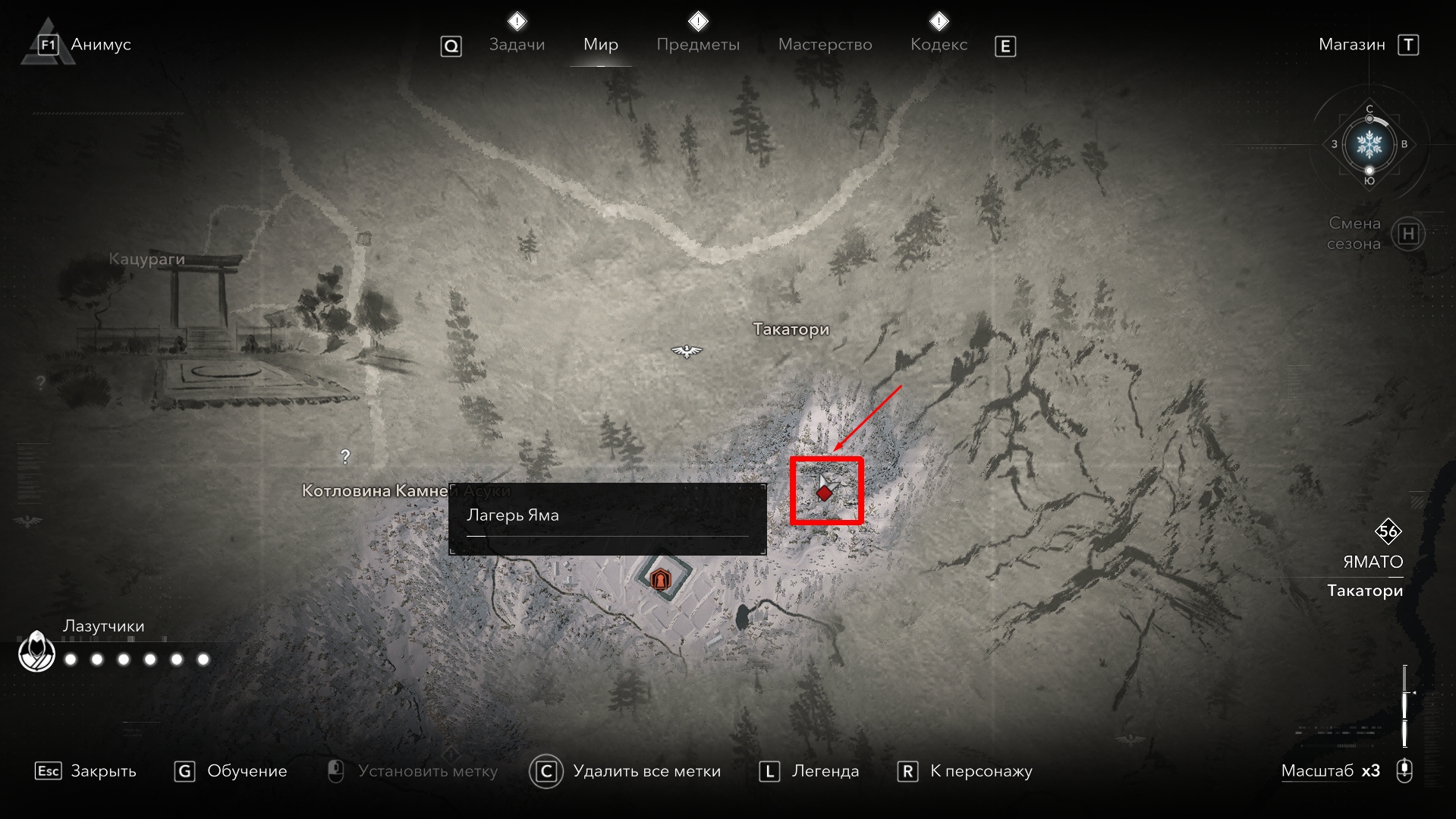Open the Кодекс tab

tap(939, 45)
